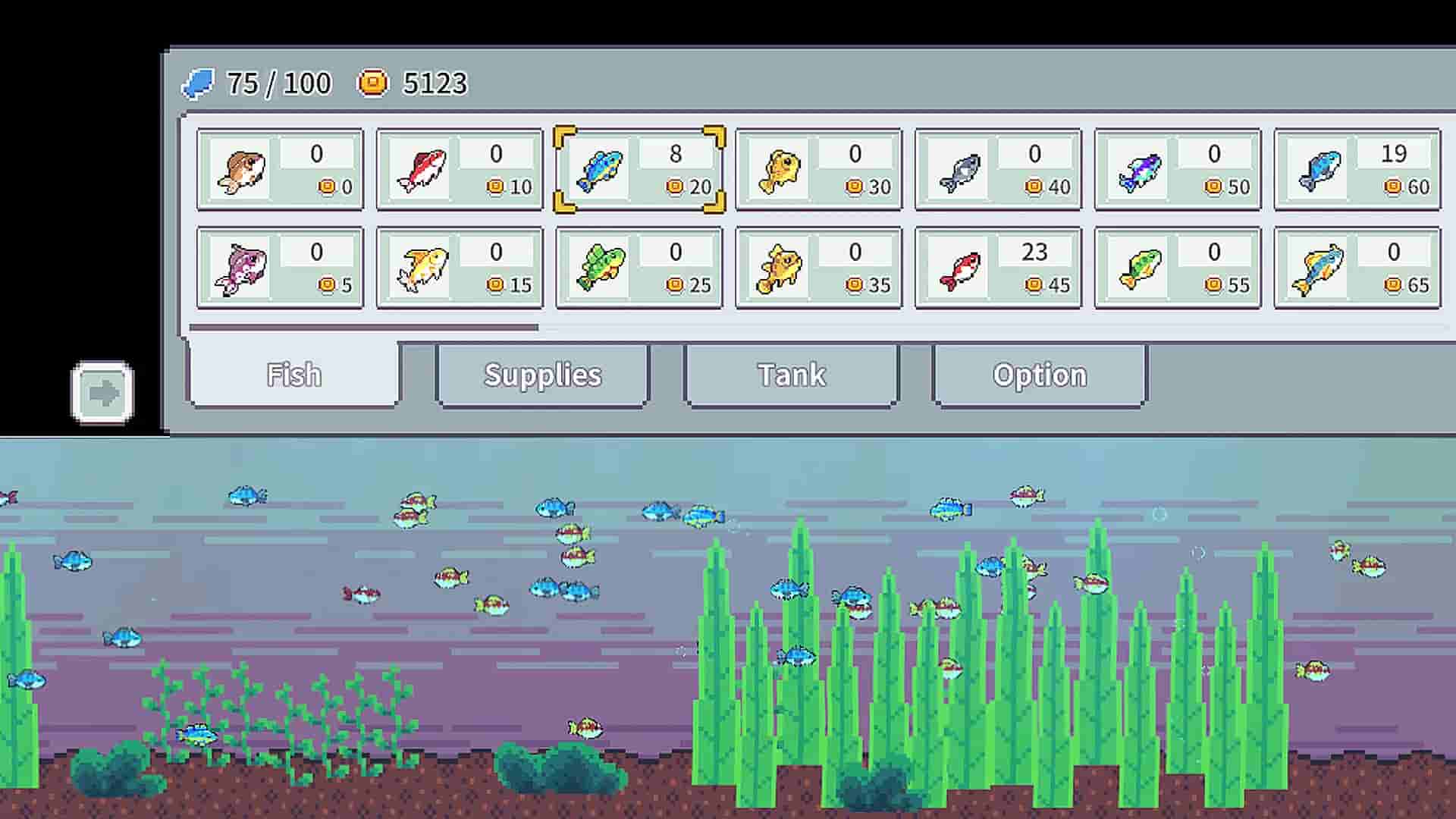Image resolution: width=1456 pixels, height=819 pixels.
Task: Open the Option tab
Action: tap(1038, 375)
